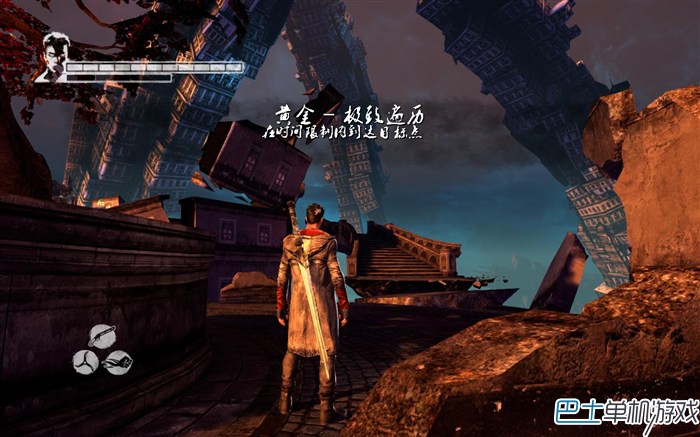
Task: Select the sword weapon icon
Action: pos(101,336)
